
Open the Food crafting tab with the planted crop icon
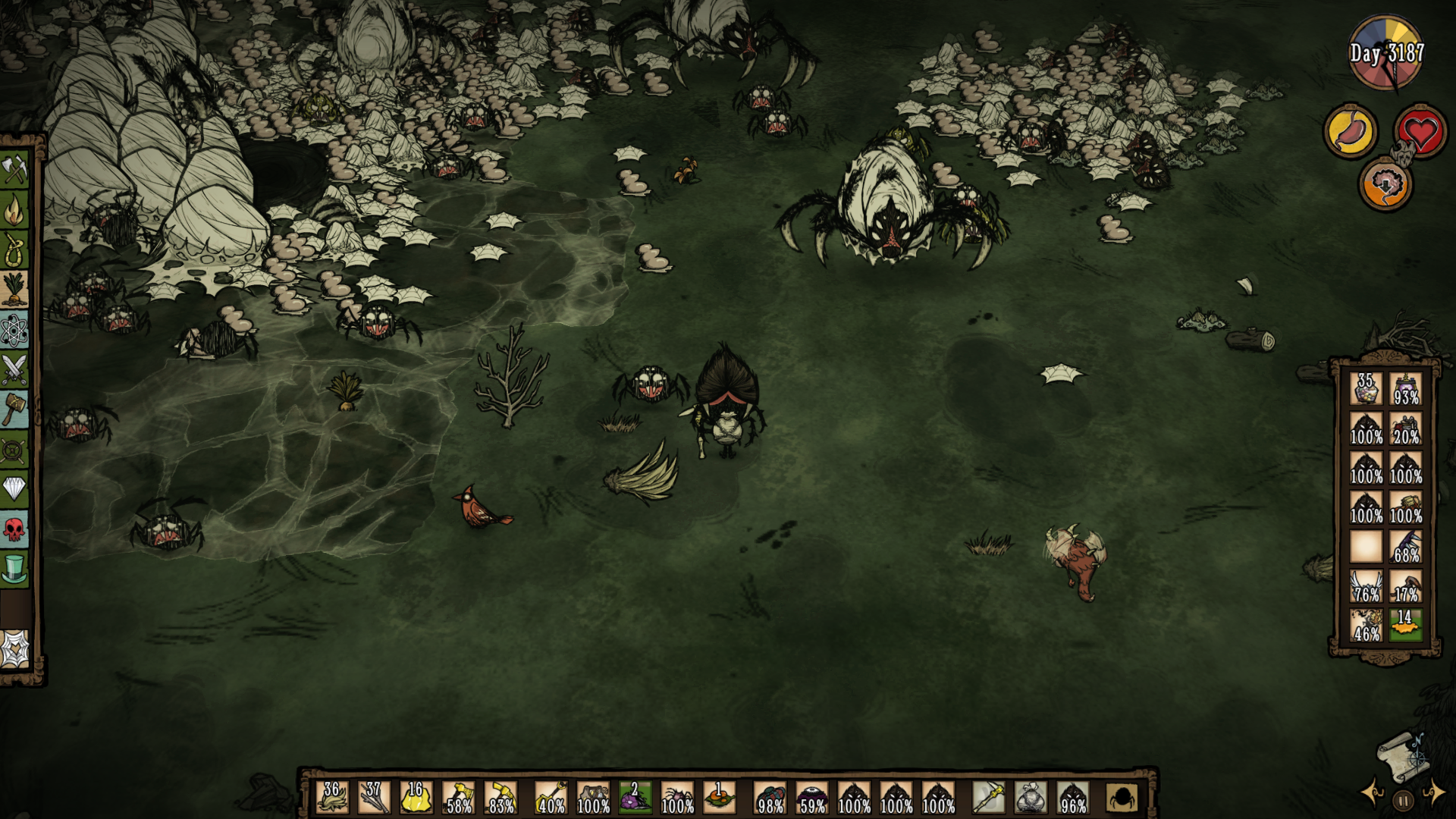(14, 290)
